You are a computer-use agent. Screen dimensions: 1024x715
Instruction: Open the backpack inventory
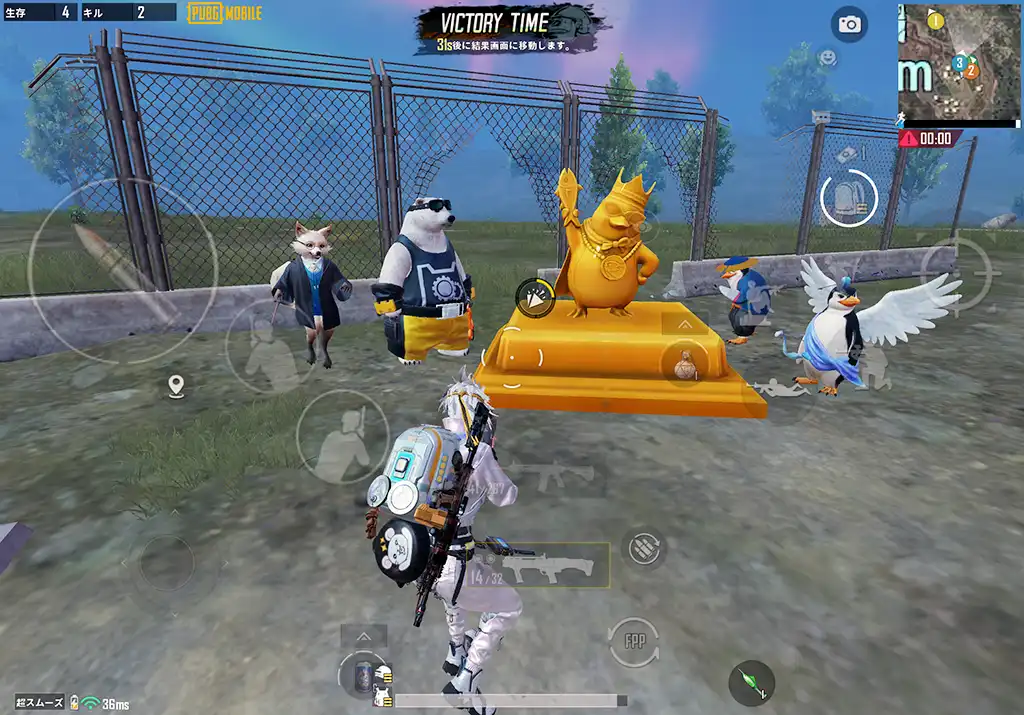(849, 198)
